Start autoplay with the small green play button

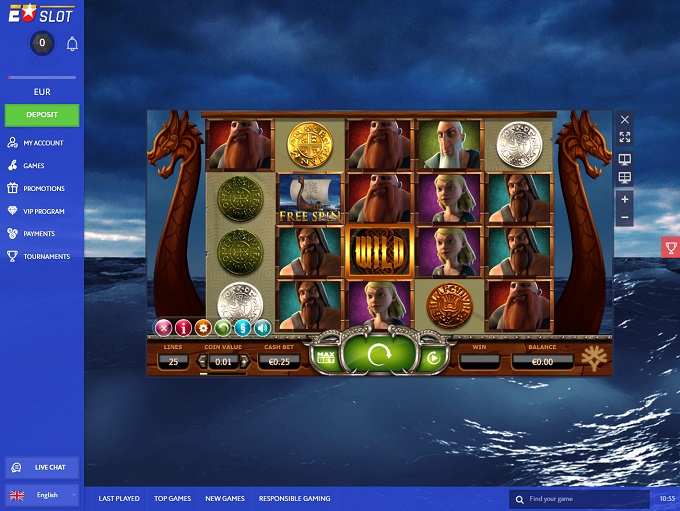click(433, 357)
